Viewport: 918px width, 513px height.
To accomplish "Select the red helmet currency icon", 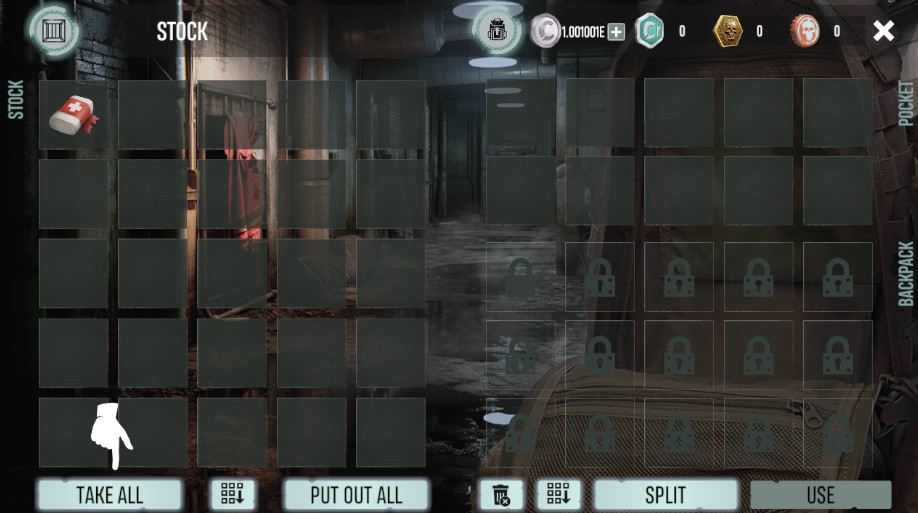I will [x=805, y=31].
